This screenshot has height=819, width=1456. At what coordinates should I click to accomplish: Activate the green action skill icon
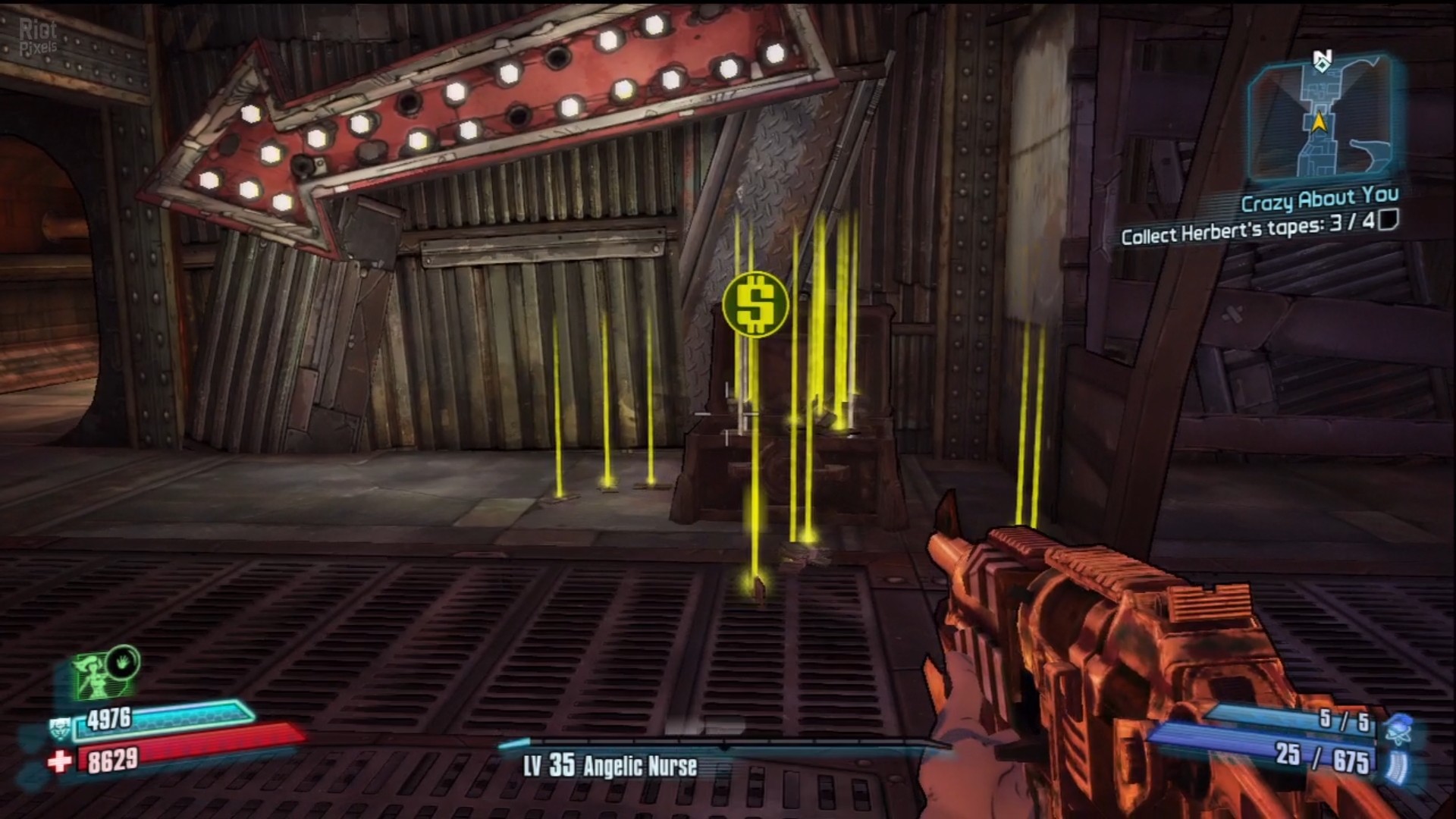106,673
